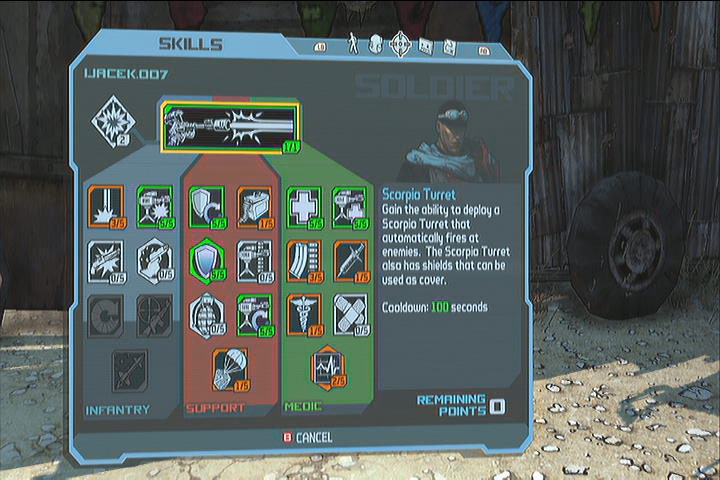Select the medical cross Medic skill
720x480 pixels.
(x=304, y=205)
